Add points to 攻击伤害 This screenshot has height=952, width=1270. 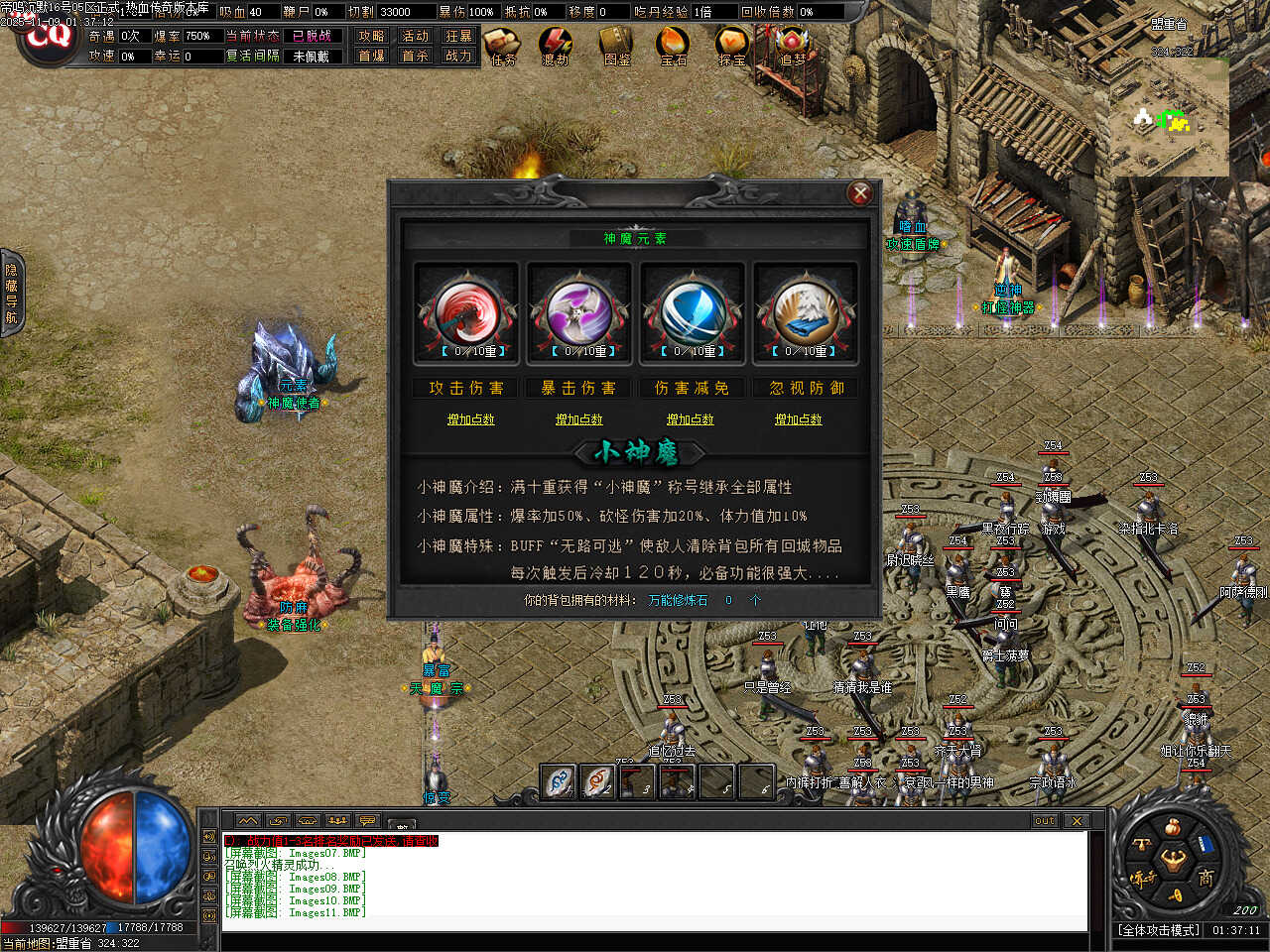(470, 419)
